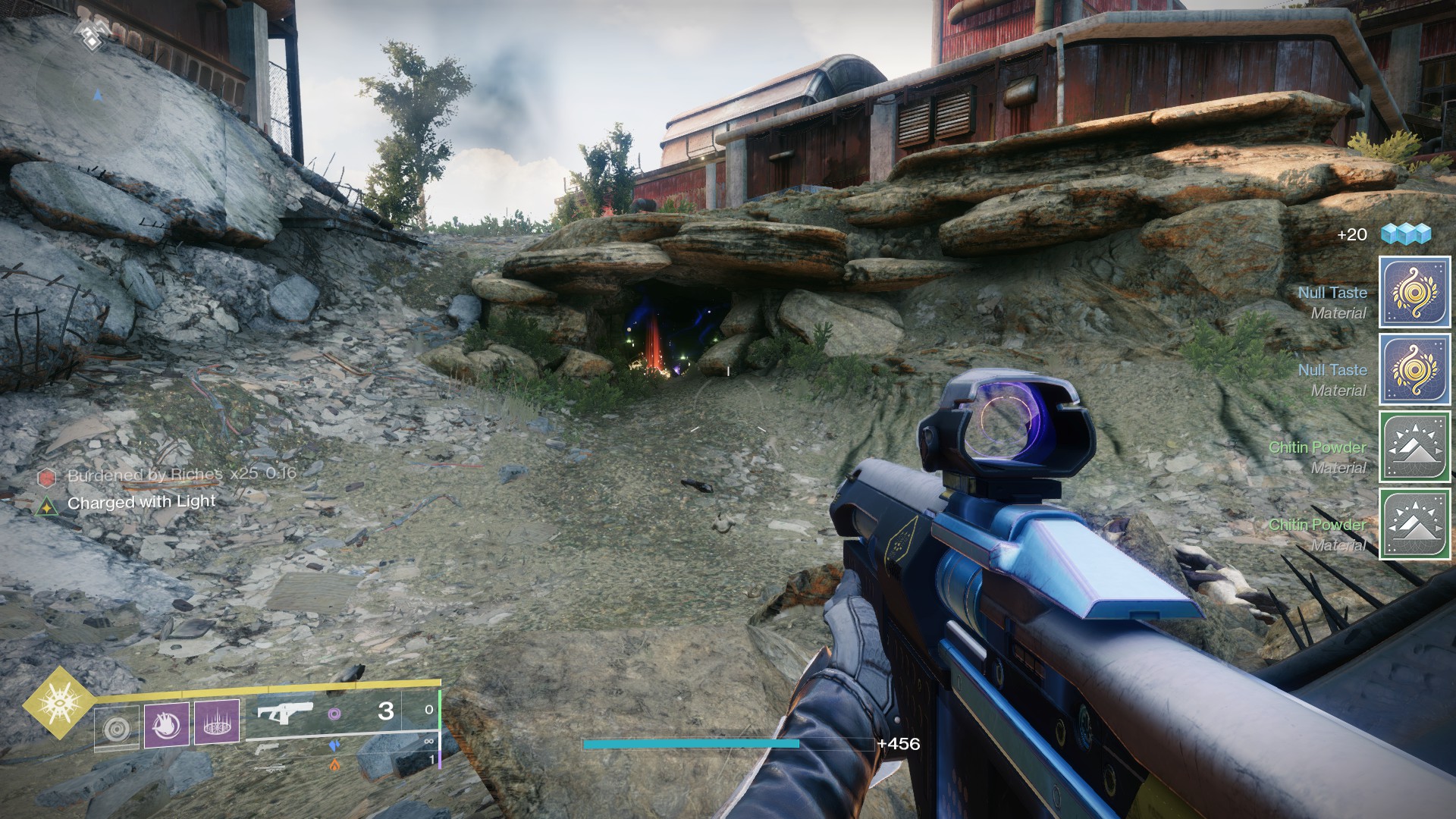Activate the golden diamond Super ability icon
This screenshot has height=819, width=1456.
pyautogui.click(x=58, y=703)
